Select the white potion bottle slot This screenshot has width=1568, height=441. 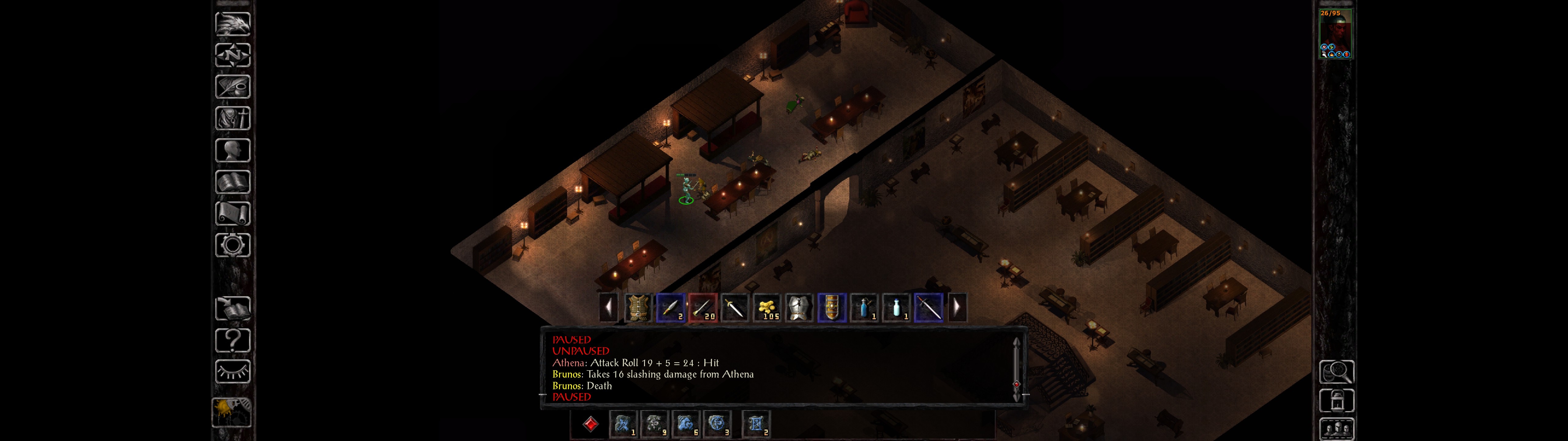pyautogui.click(x=897, y=307)
